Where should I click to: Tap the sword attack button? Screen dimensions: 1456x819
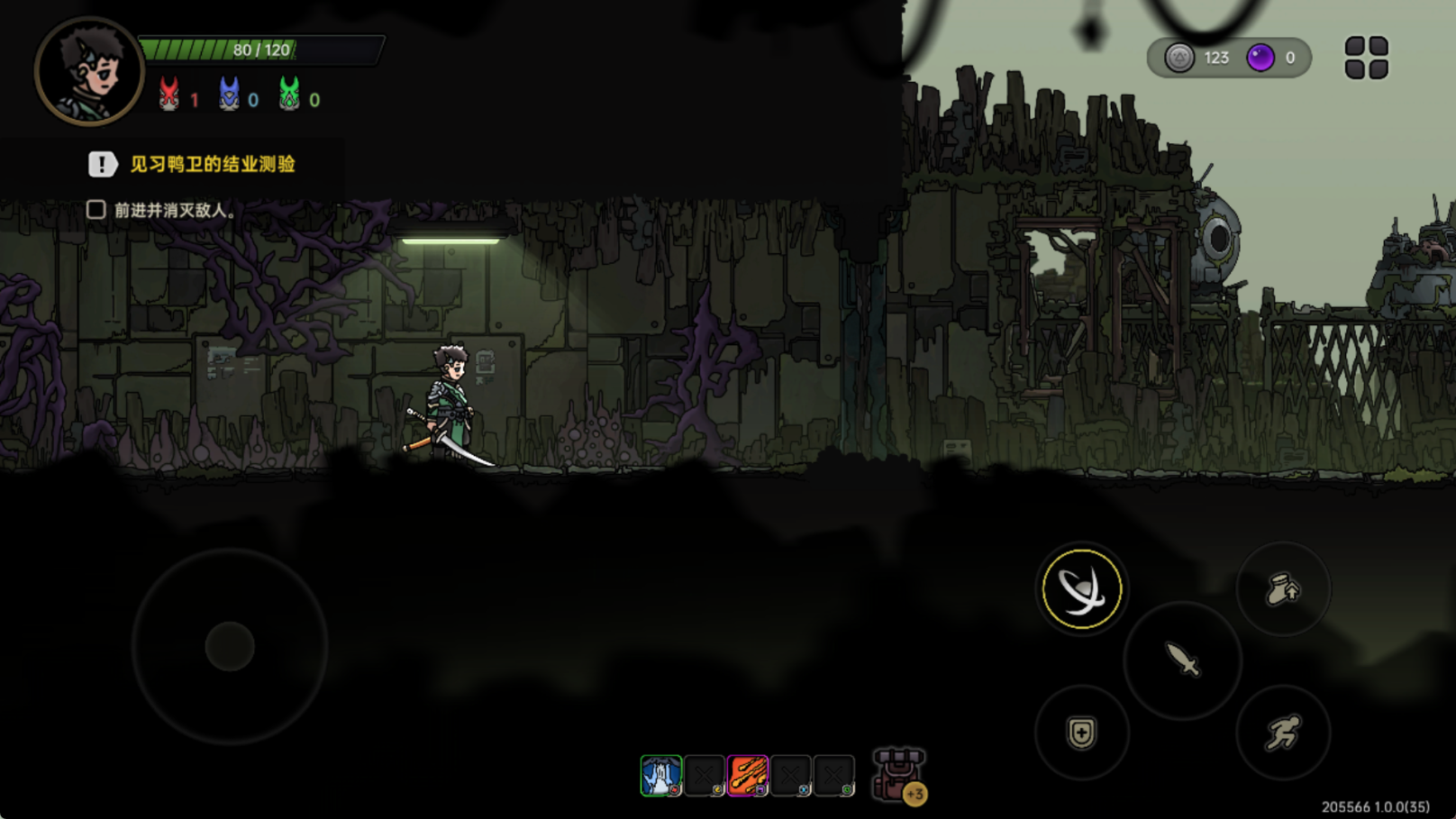pyautogui.click(x=1182, y=660)
